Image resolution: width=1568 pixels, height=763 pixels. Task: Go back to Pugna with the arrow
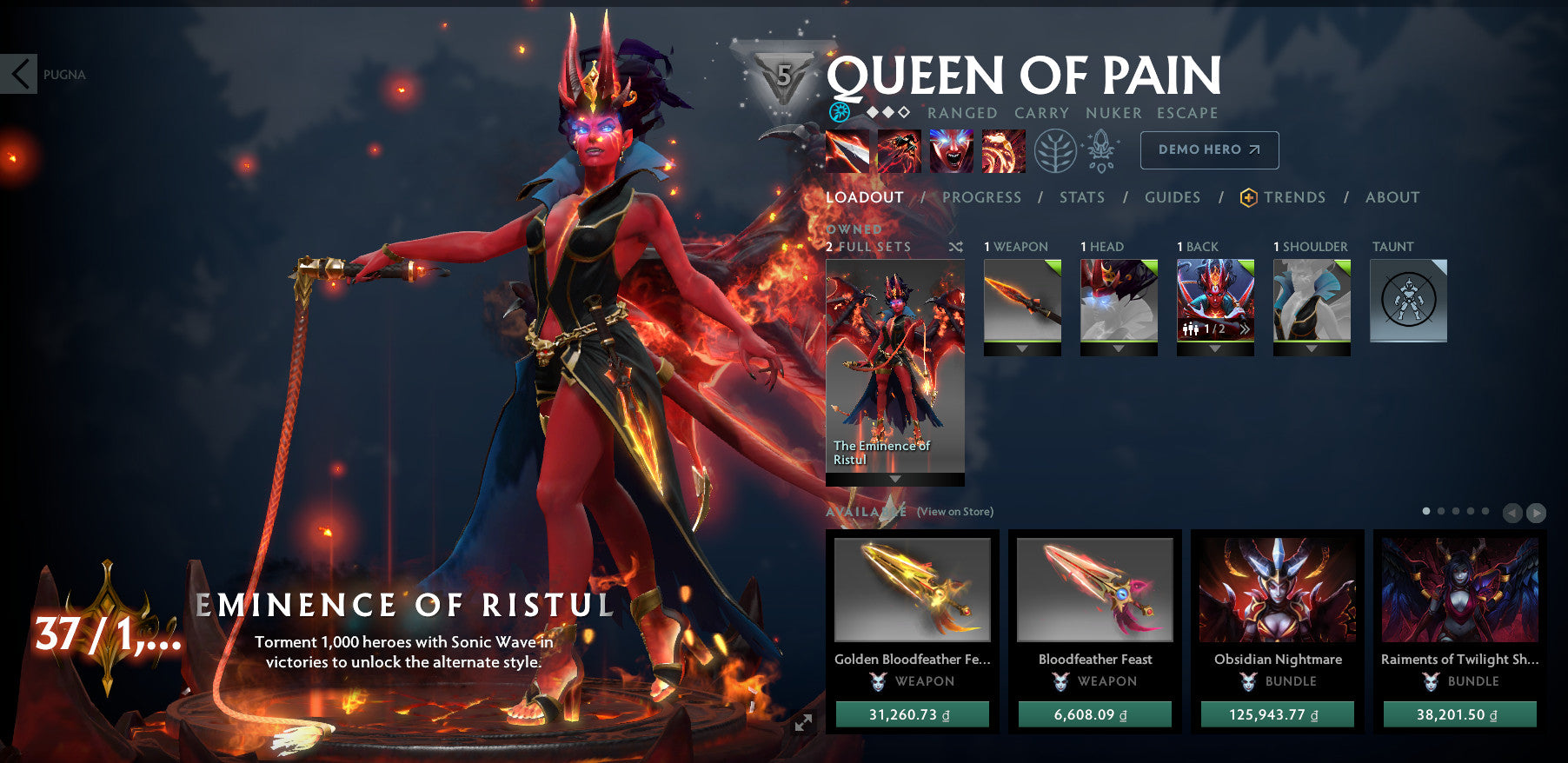[19, 74]
